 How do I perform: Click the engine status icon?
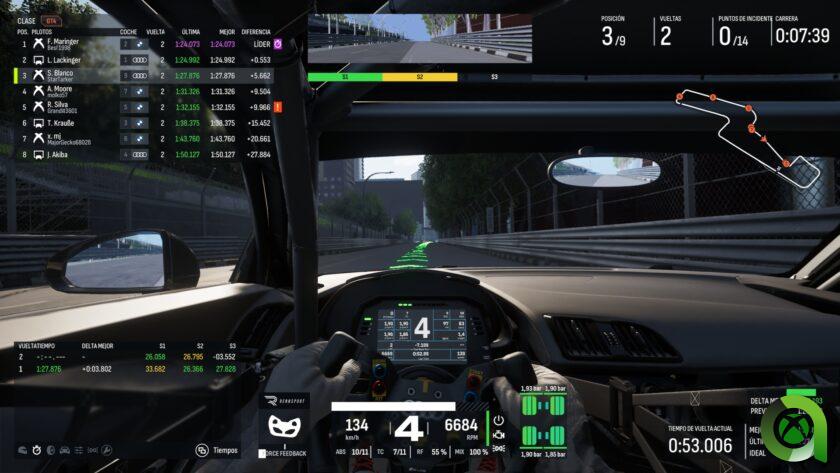point(499,436)
